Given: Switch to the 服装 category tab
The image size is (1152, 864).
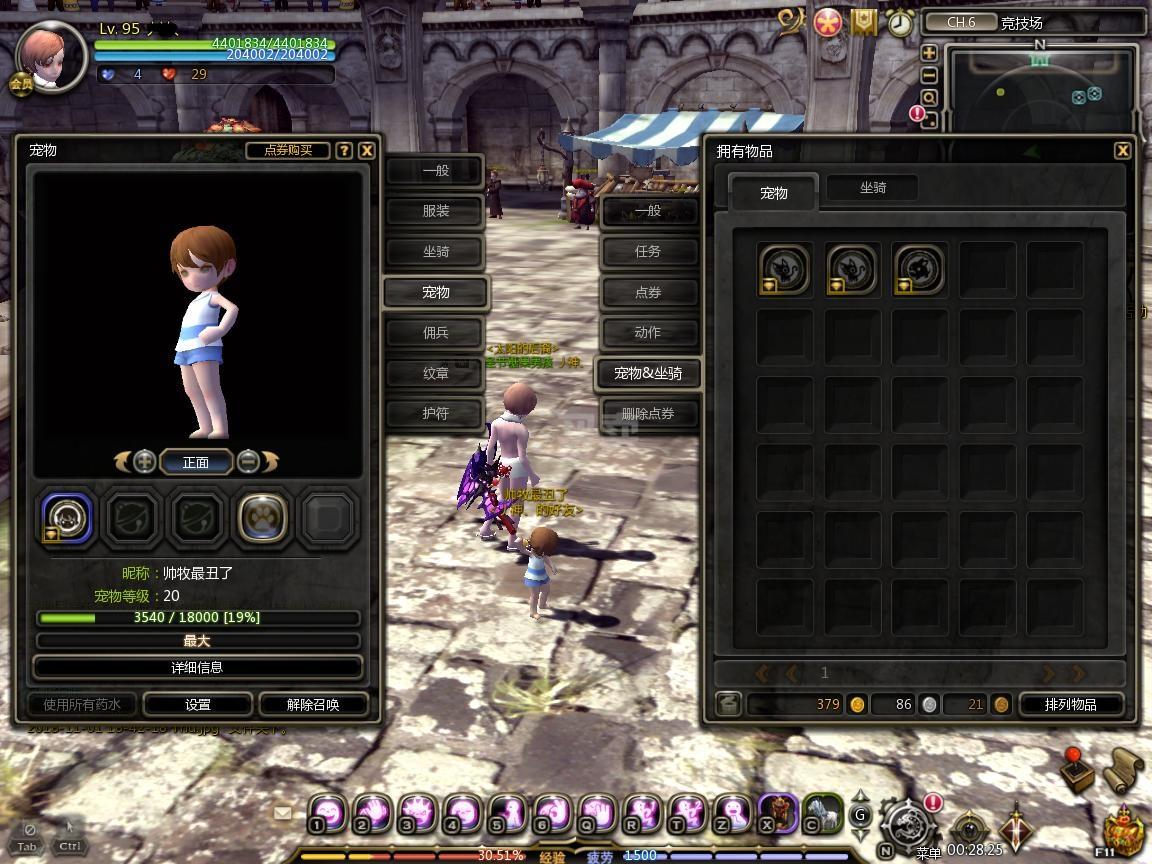Looking at the screenshot, I should click(x=435, y=211).
